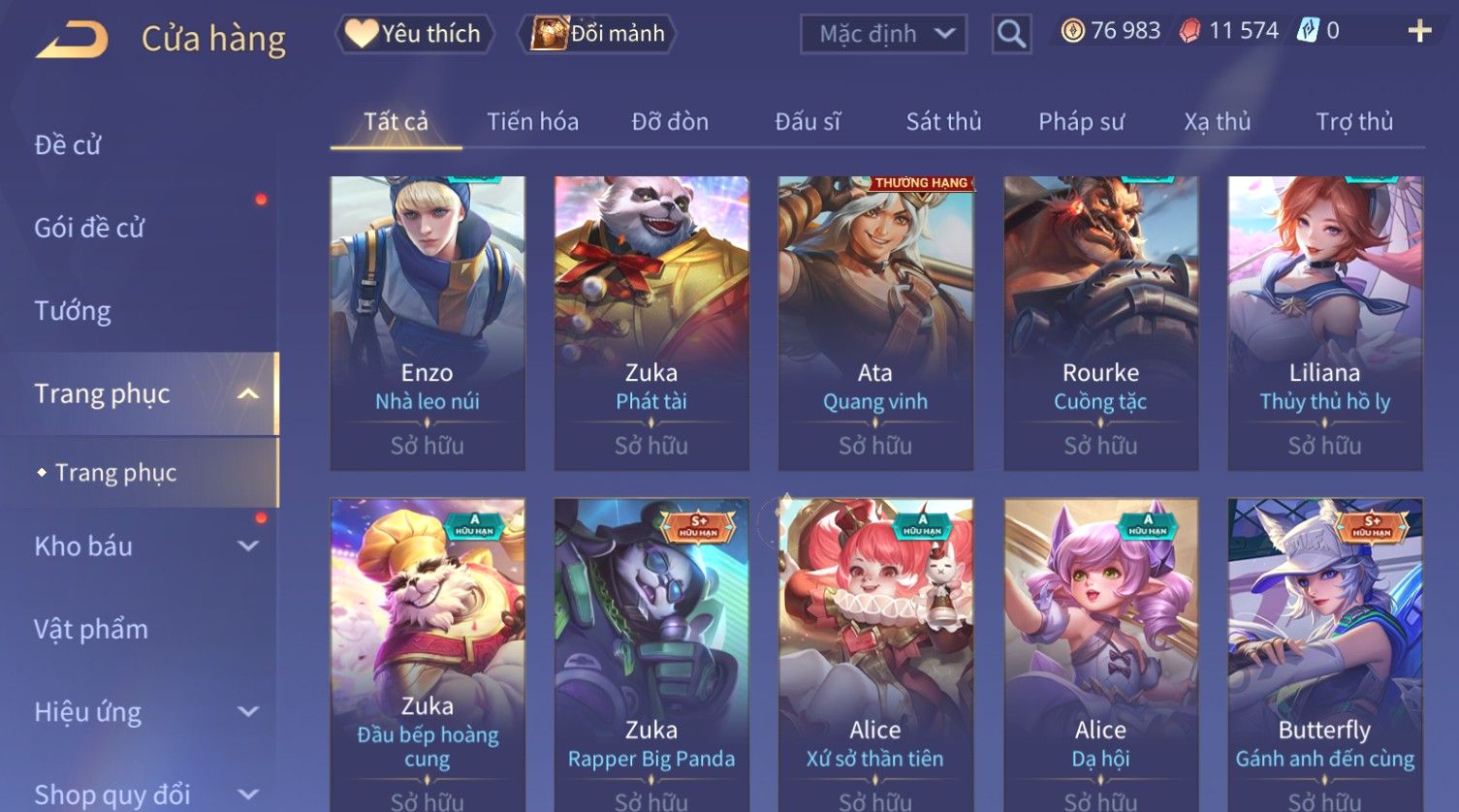Open the Đề cử menu entry

(x=68, y=145)
